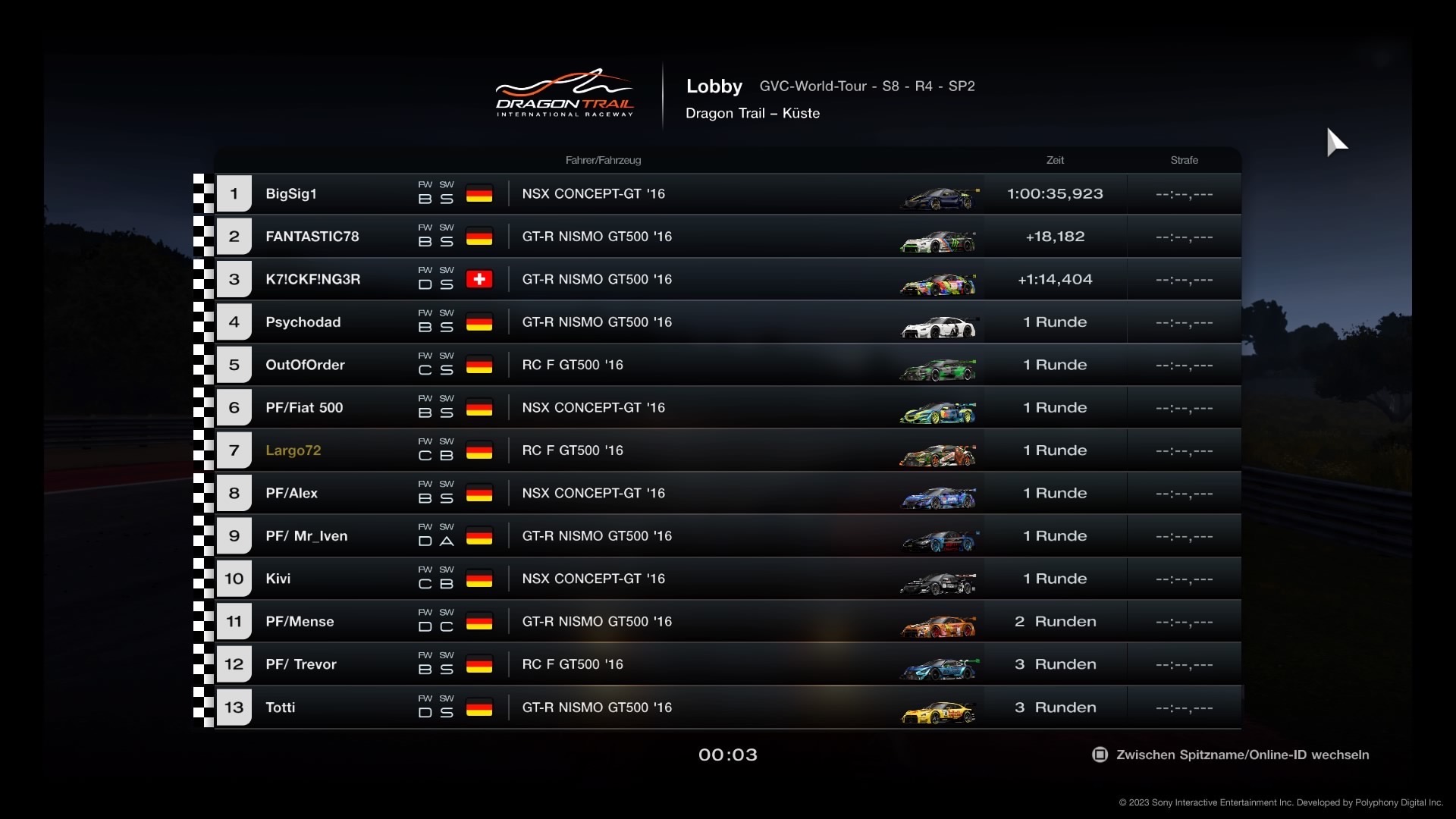Choose the PF/Fiat 500 driver row
Image resolution: width=1456 pixels, height=819 pixels.
pyautogui.click(x=728, y=408)
